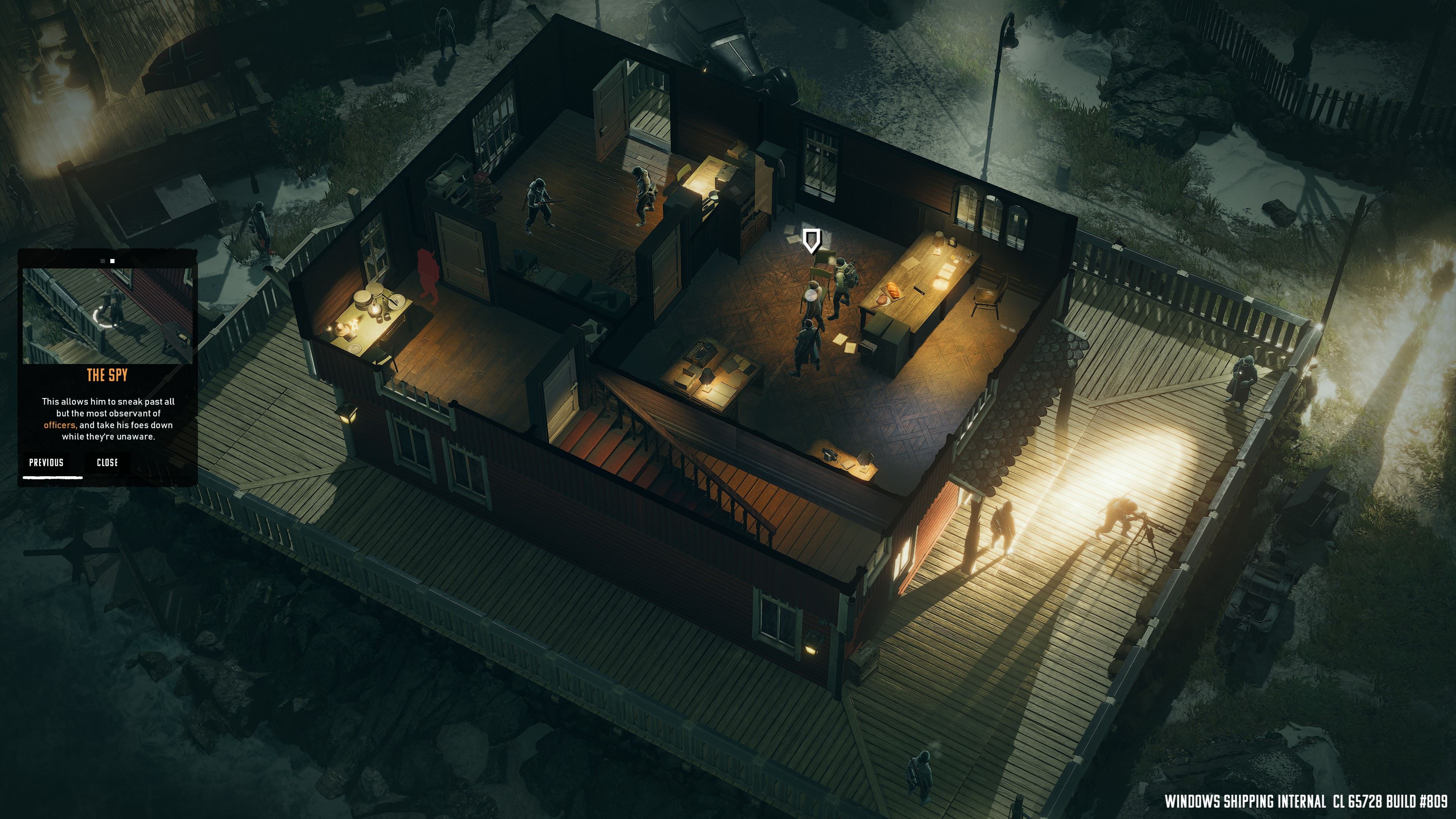Click the bread loaf on the long table
1456x819 pixels.
pyautogui.click(x=894, y=290)
